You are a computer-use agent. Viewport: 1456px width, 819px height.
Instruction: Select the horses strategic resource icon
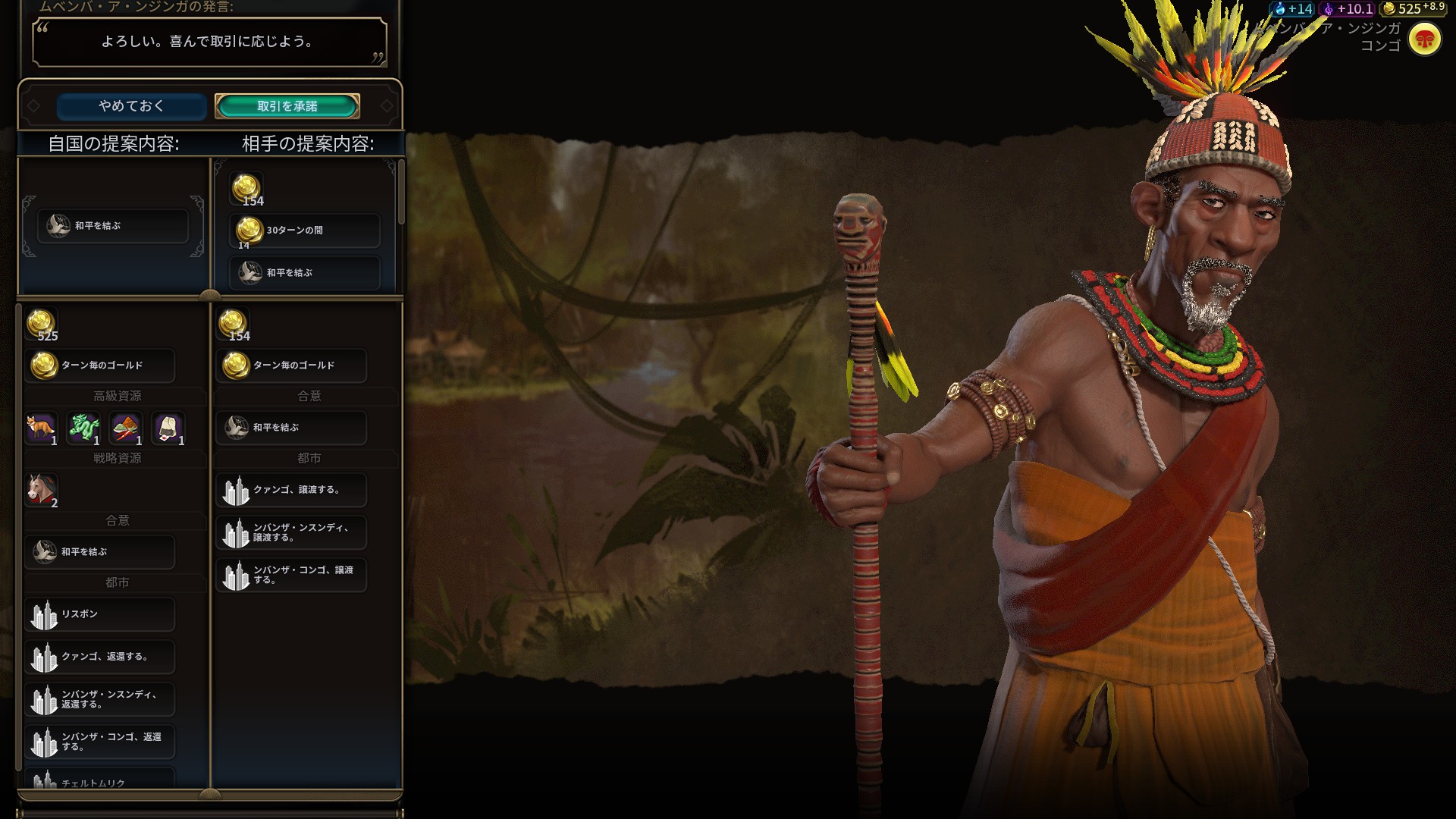[x=42, y=490]
